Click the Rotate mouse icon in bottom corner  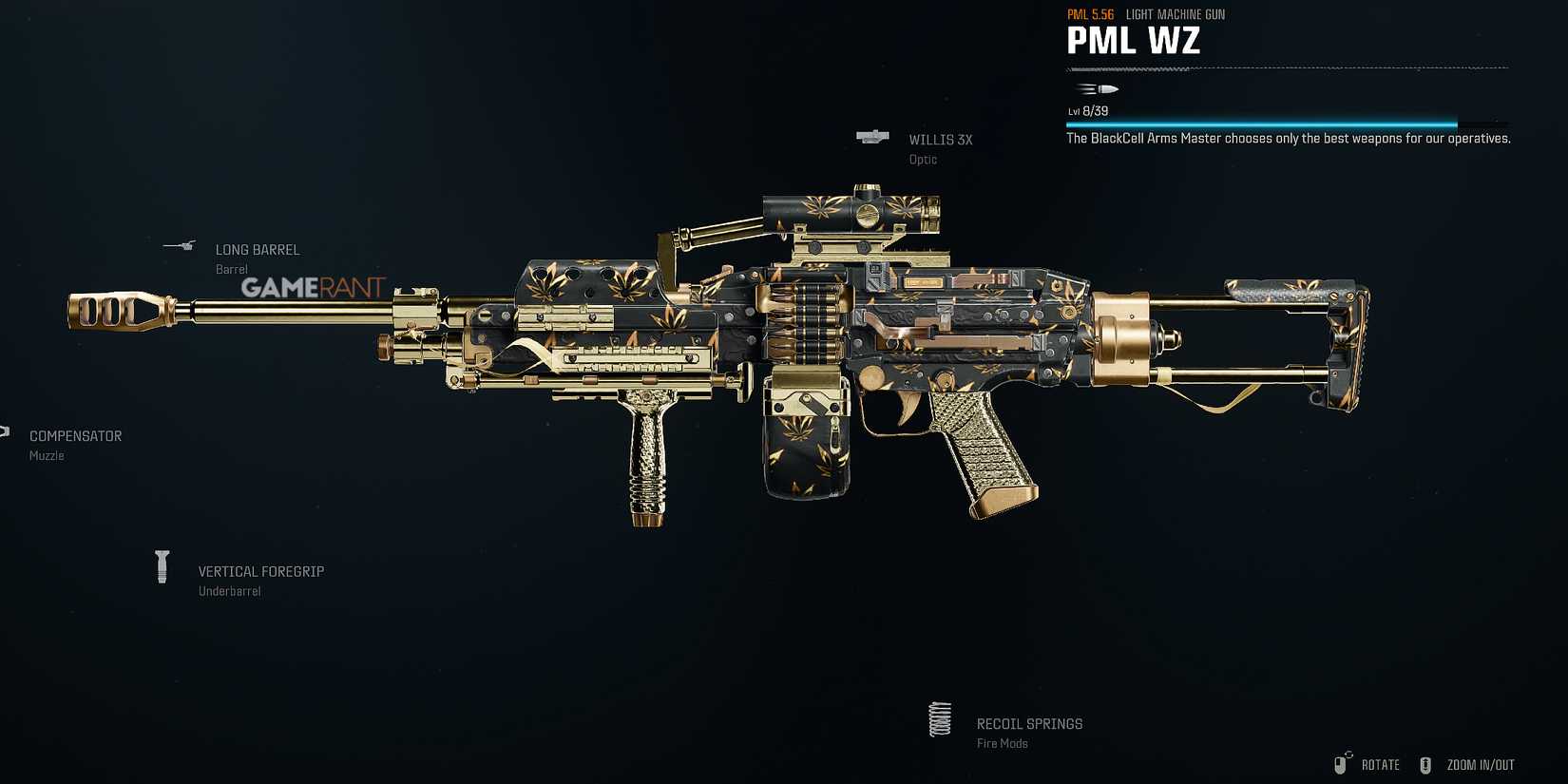(1343, 763)
